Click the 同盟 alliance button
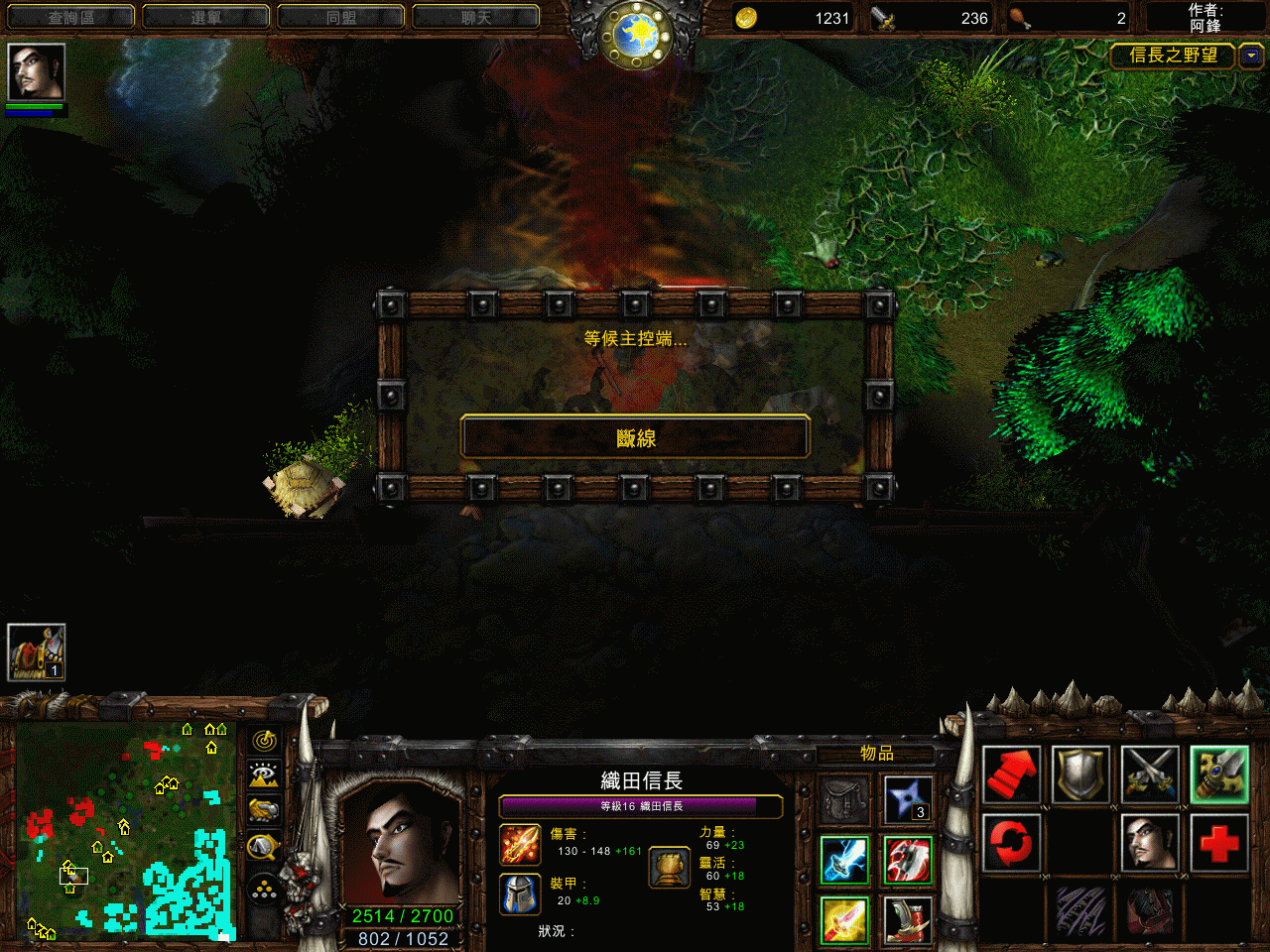This screenshot has height=952, width=1270. coord(340,16)
